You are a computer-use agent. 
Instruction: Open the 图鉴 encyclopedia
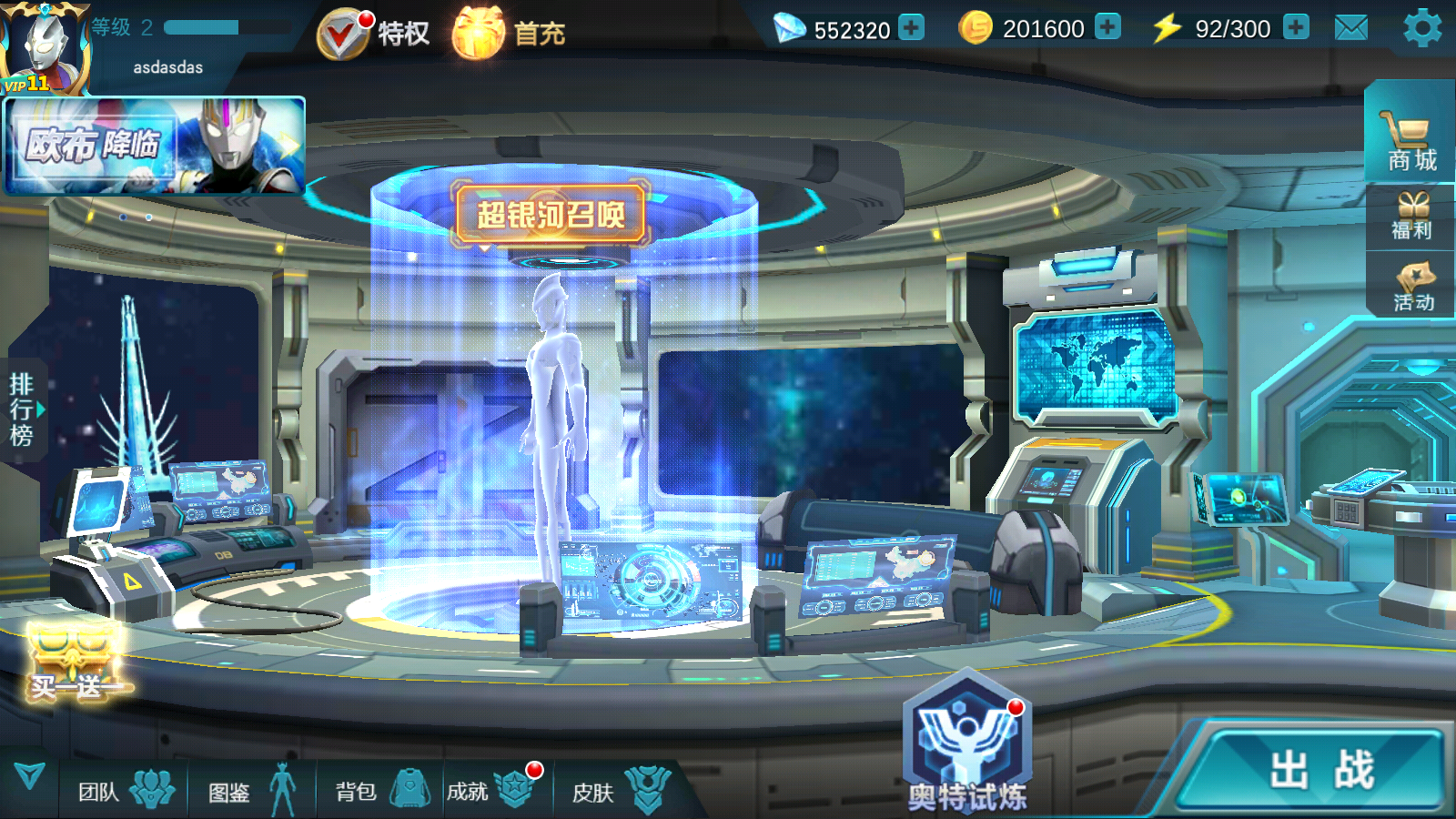pos(252,790)
